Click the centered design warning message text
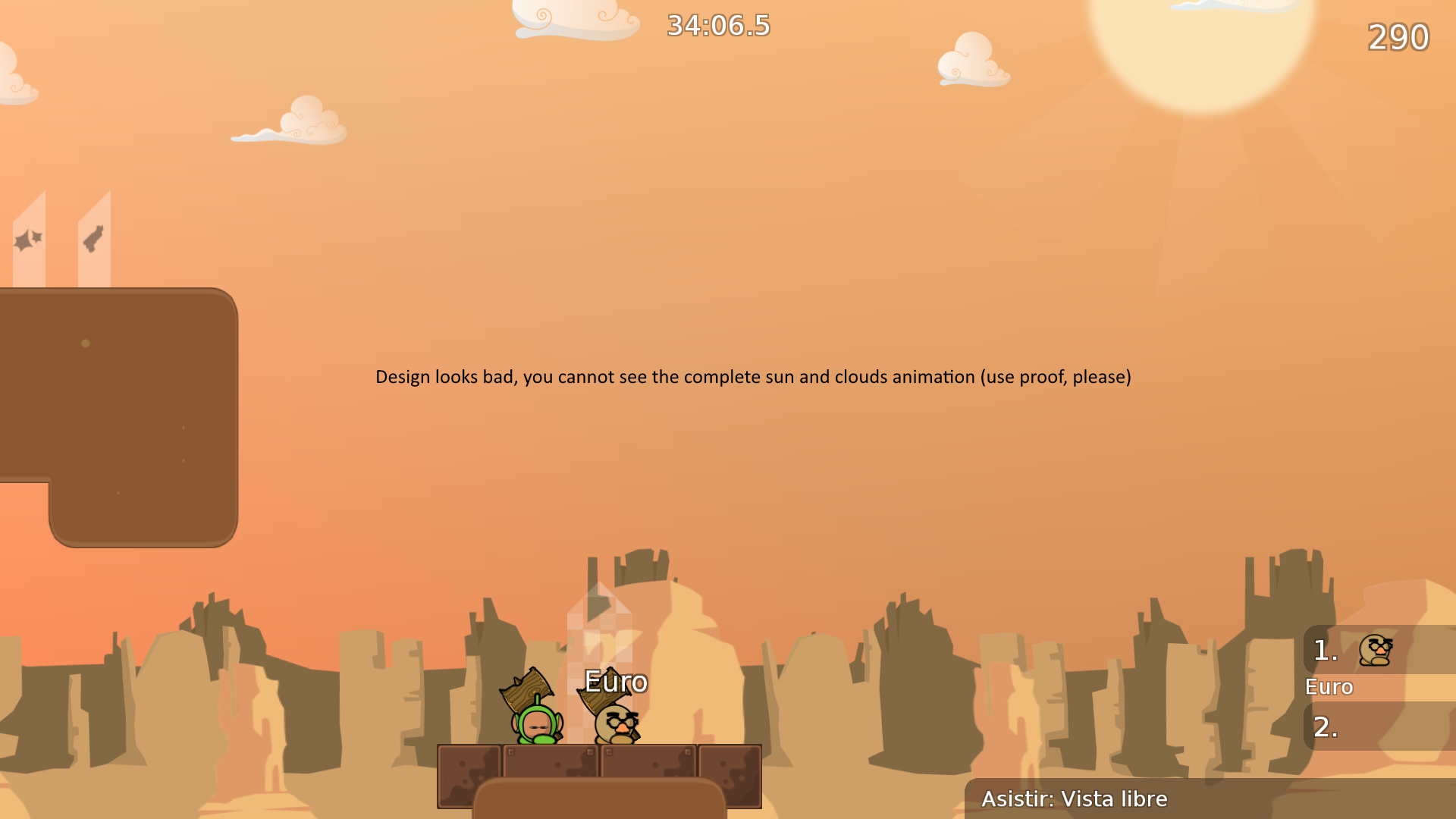The height and width of the screenshot is (819, 1456). point(753,376)
